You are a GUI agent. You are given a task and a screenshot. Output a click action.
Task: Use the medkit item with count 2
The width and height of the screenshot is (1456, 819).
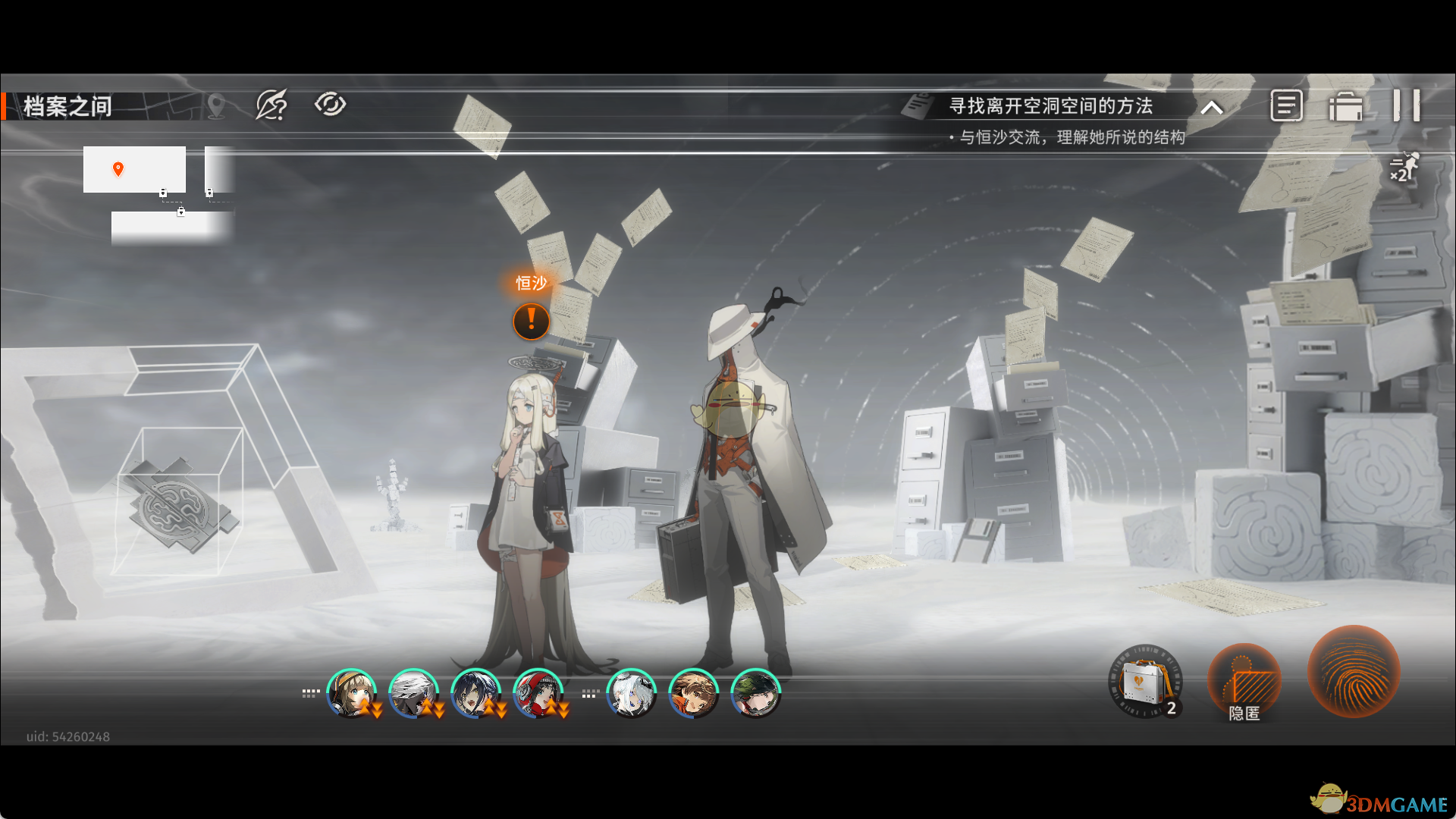[x=1145, y=681]
